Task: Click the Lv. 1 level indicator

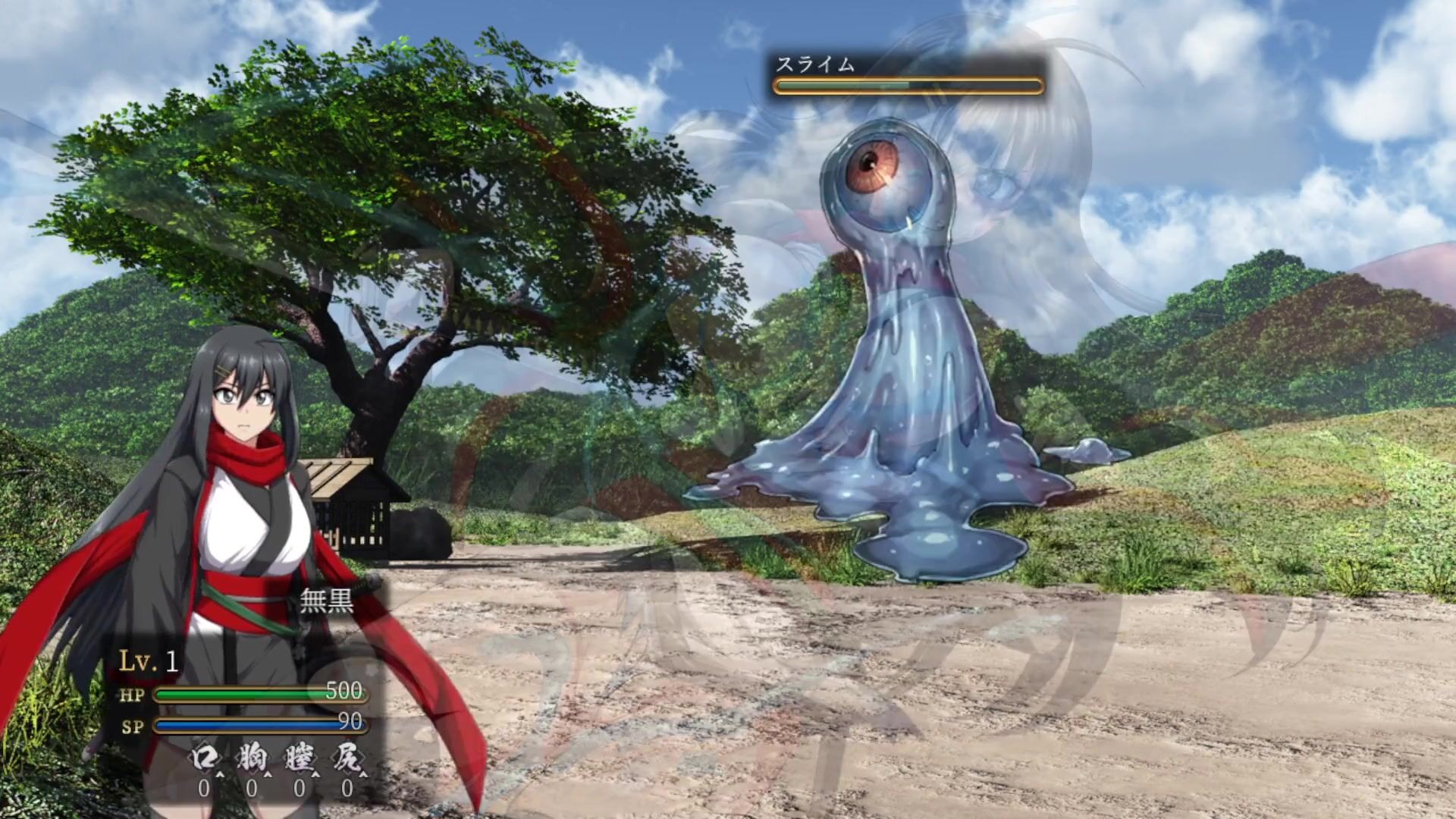Action: [149, 661]
